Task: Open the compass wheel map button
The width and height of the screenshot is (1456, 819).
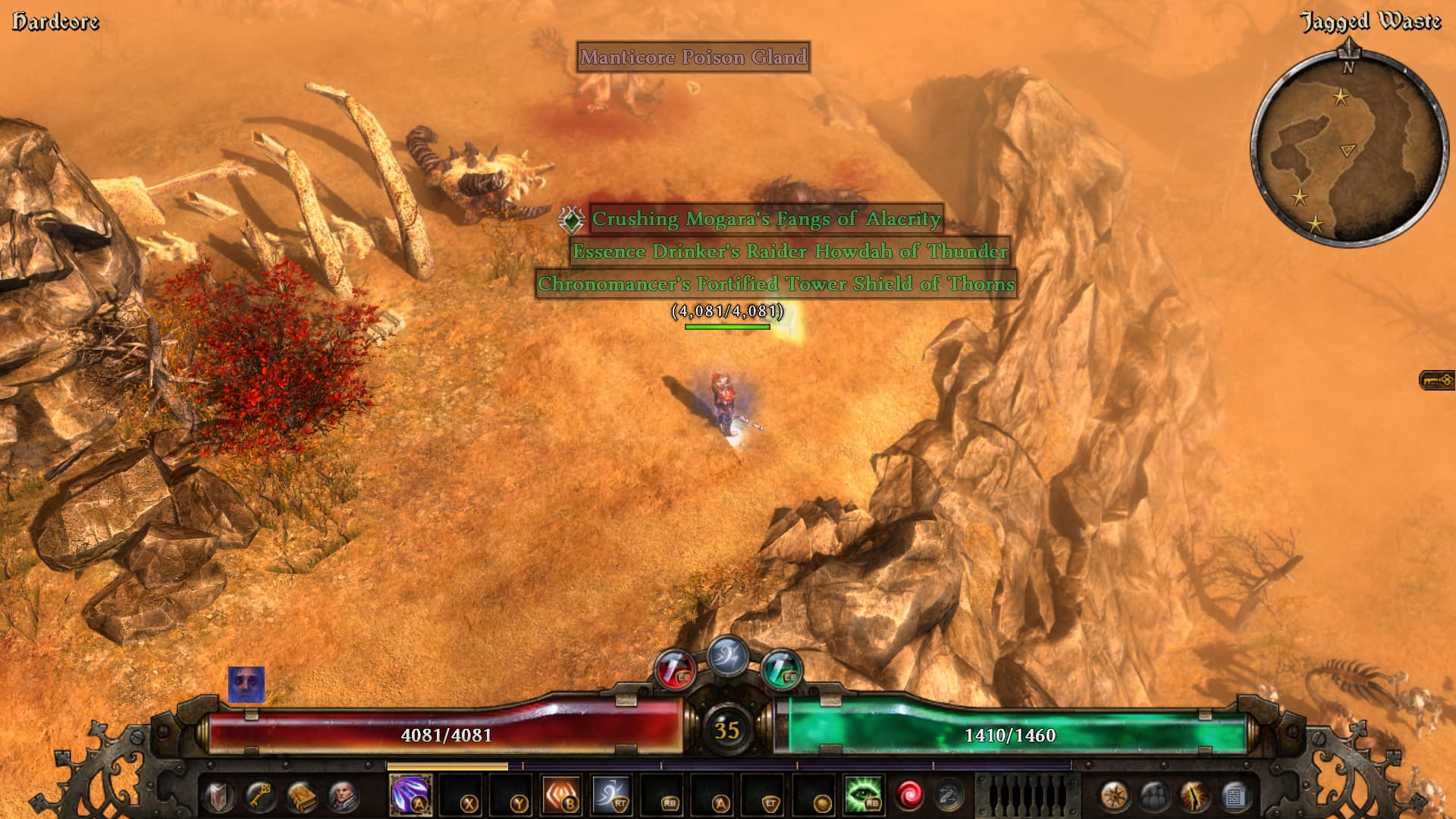Action: pos(1114,796)
